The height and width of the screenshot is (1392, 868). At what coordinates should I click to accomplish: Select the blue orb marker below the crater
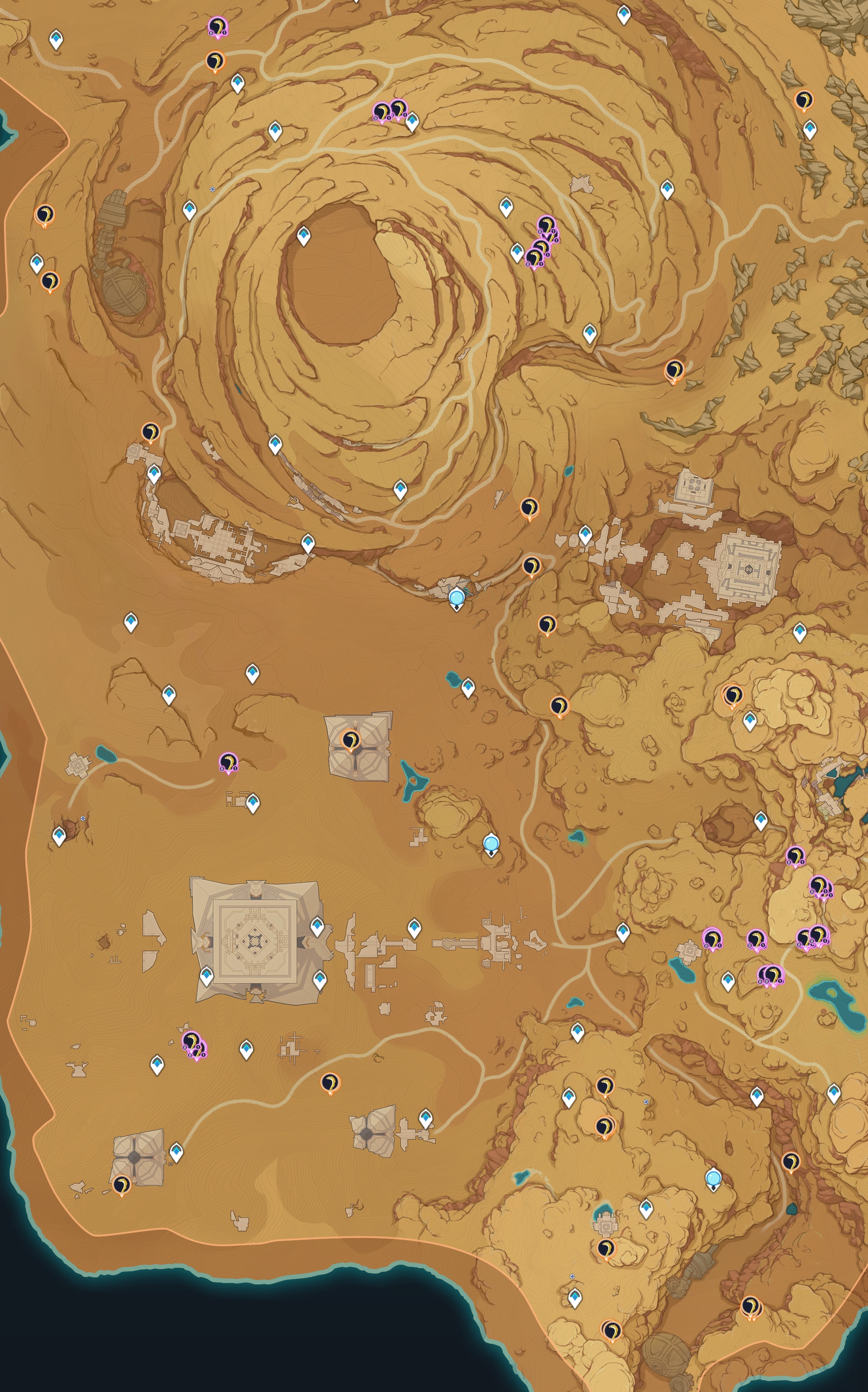click(456, 598)
